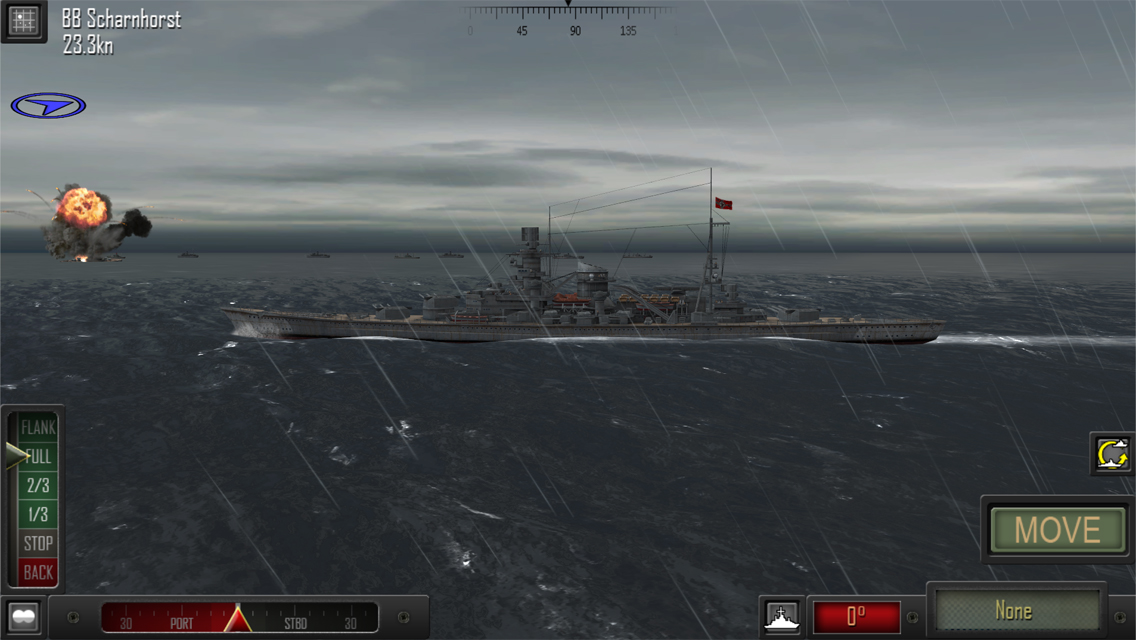Toggle the binoculars view
1136x640 pixels.
pos(24,617)
